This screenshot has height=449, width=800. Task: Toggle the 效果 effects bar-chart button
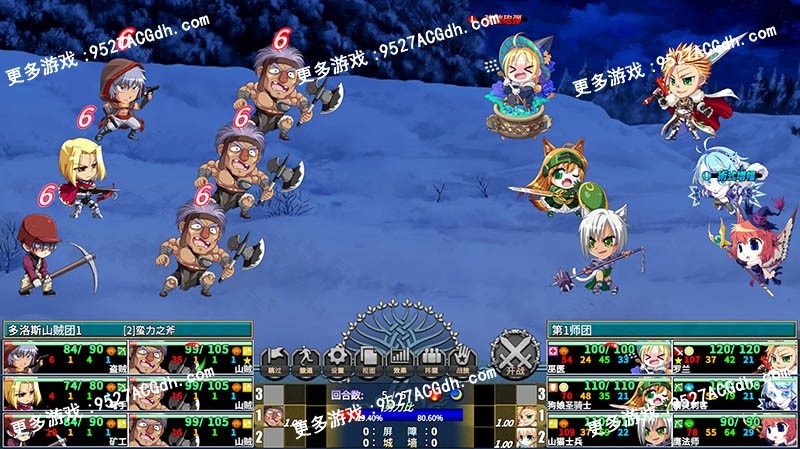(x=399, y=359)
